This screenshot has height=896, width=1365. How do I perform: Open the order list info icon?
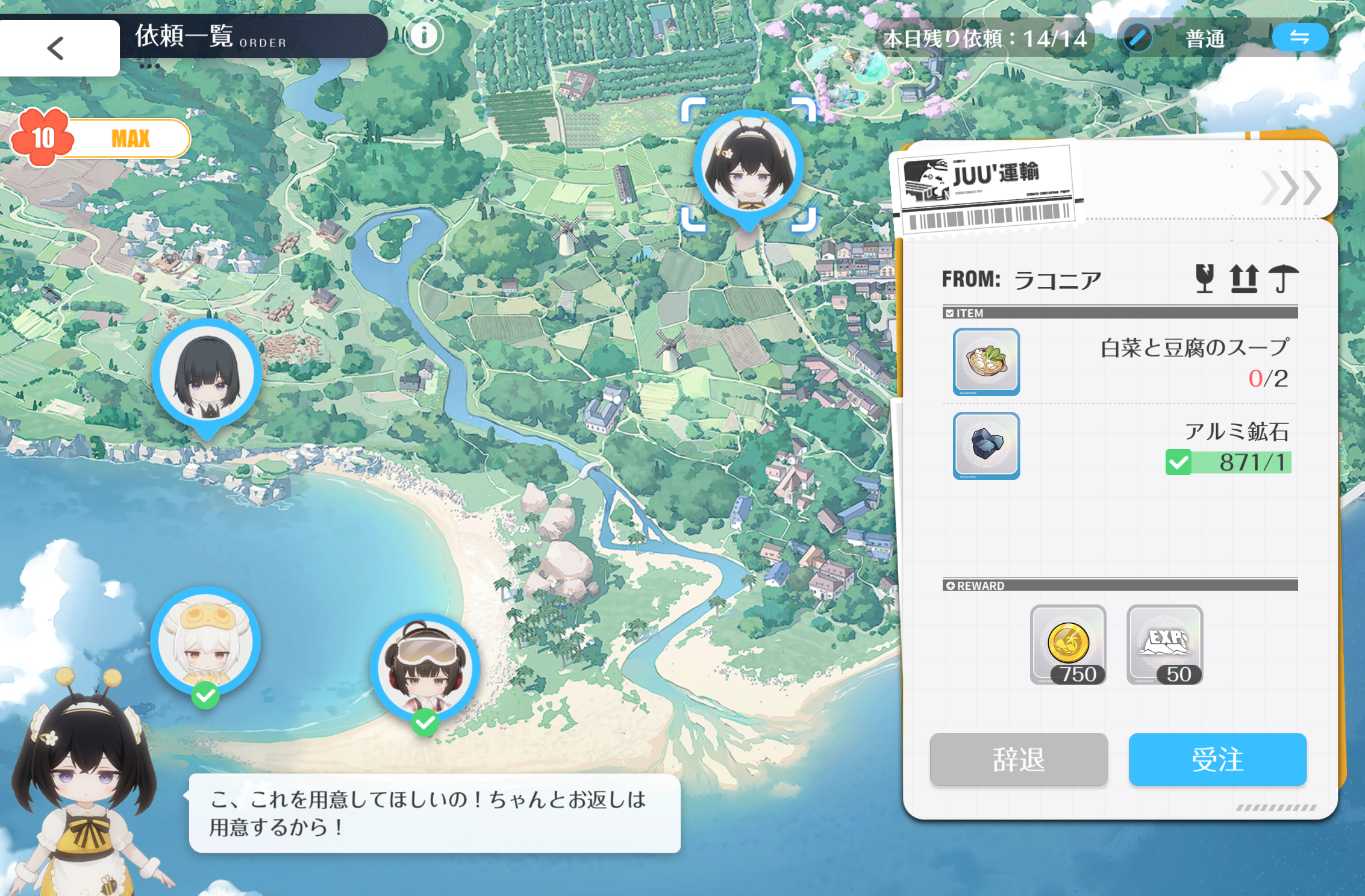click(424, 36)
